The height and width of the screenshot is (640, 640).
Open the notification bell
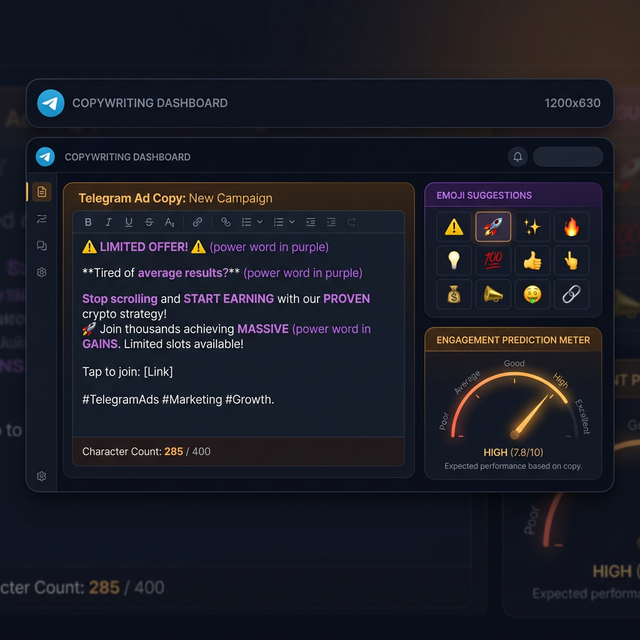point(517,157)
